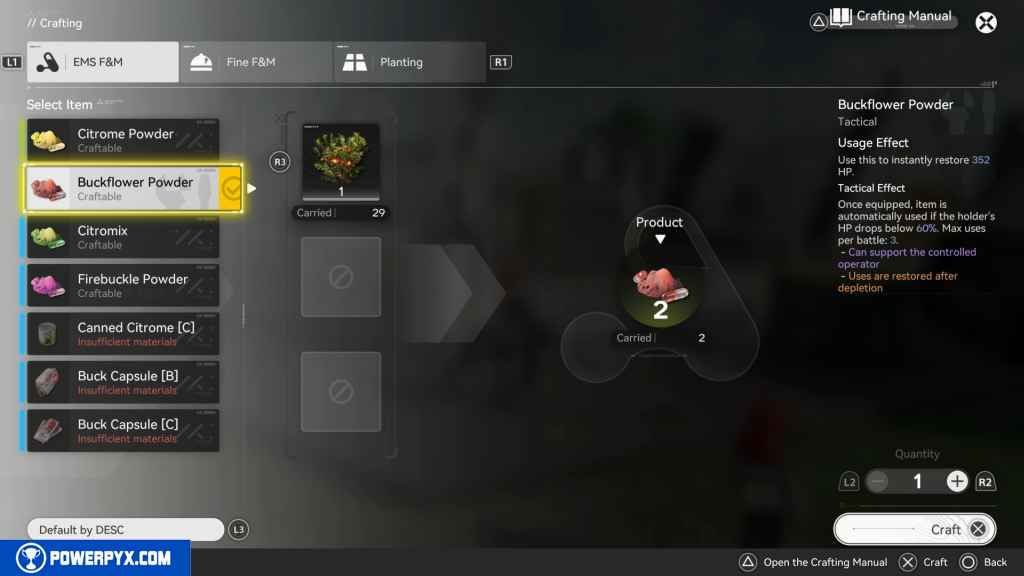The image size is (1024, 576).
Task: Switch to the Planting tab
Action: click(x=410, y=62)
